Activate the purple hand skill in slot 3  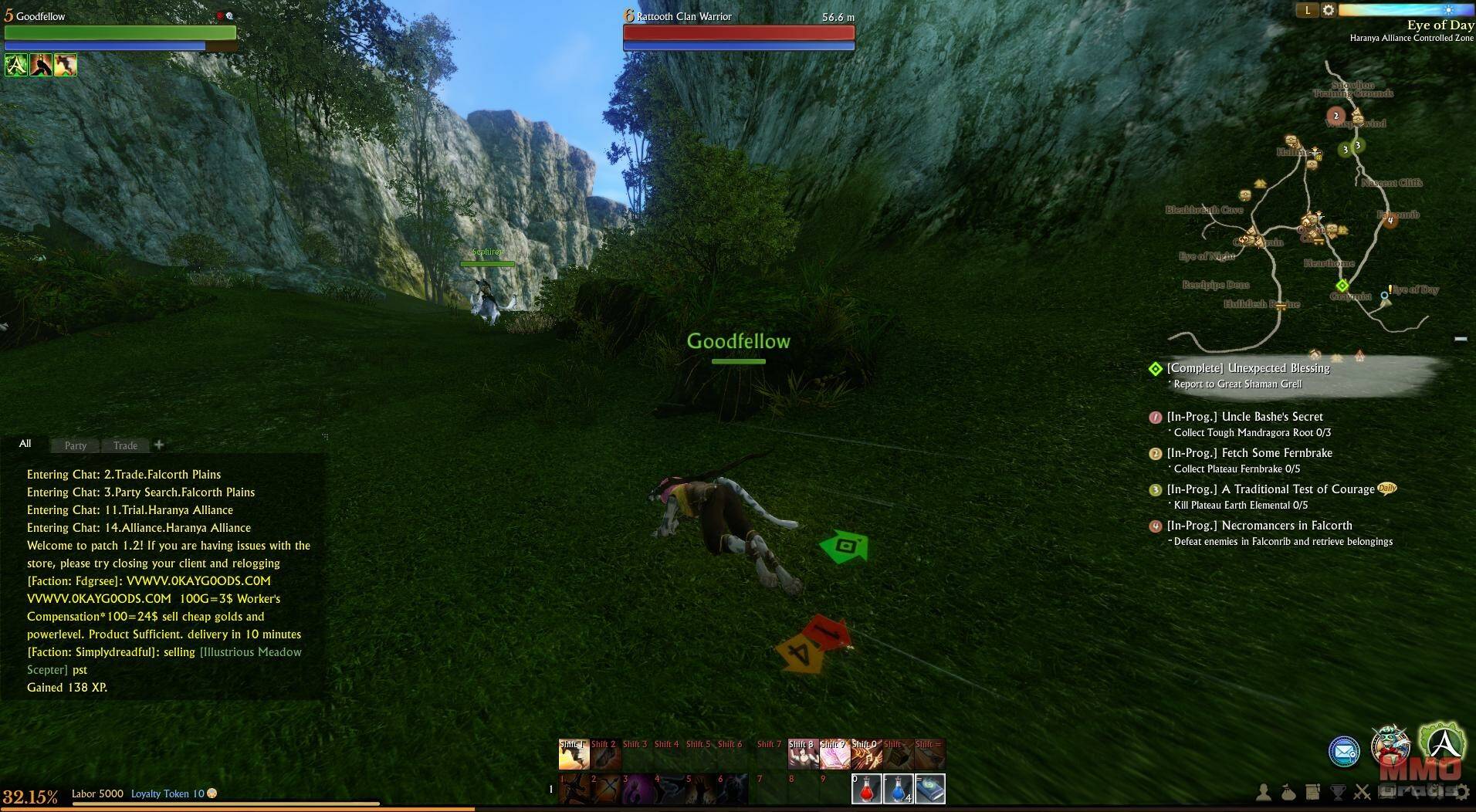638,790
